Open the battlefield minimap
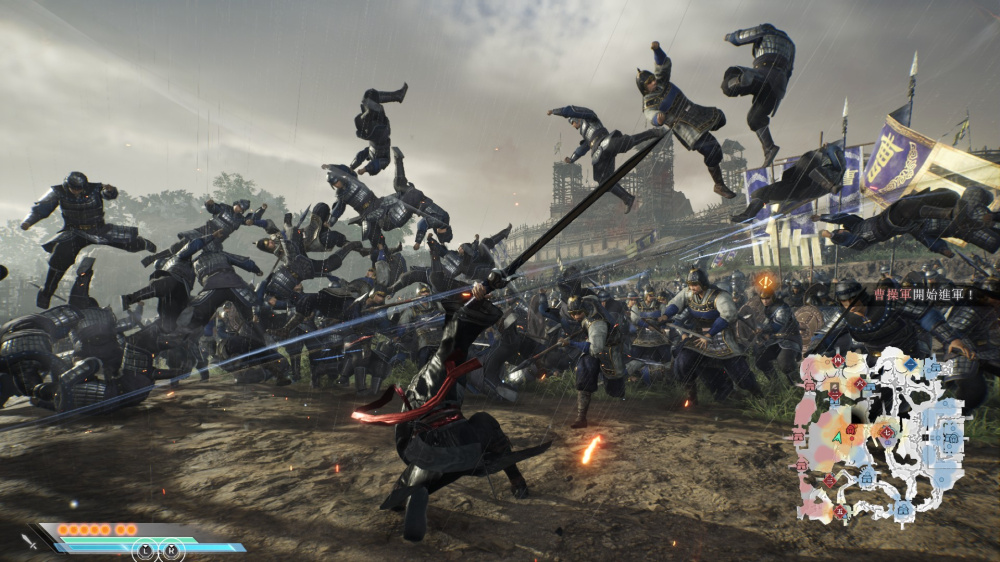 pos(880,435)
